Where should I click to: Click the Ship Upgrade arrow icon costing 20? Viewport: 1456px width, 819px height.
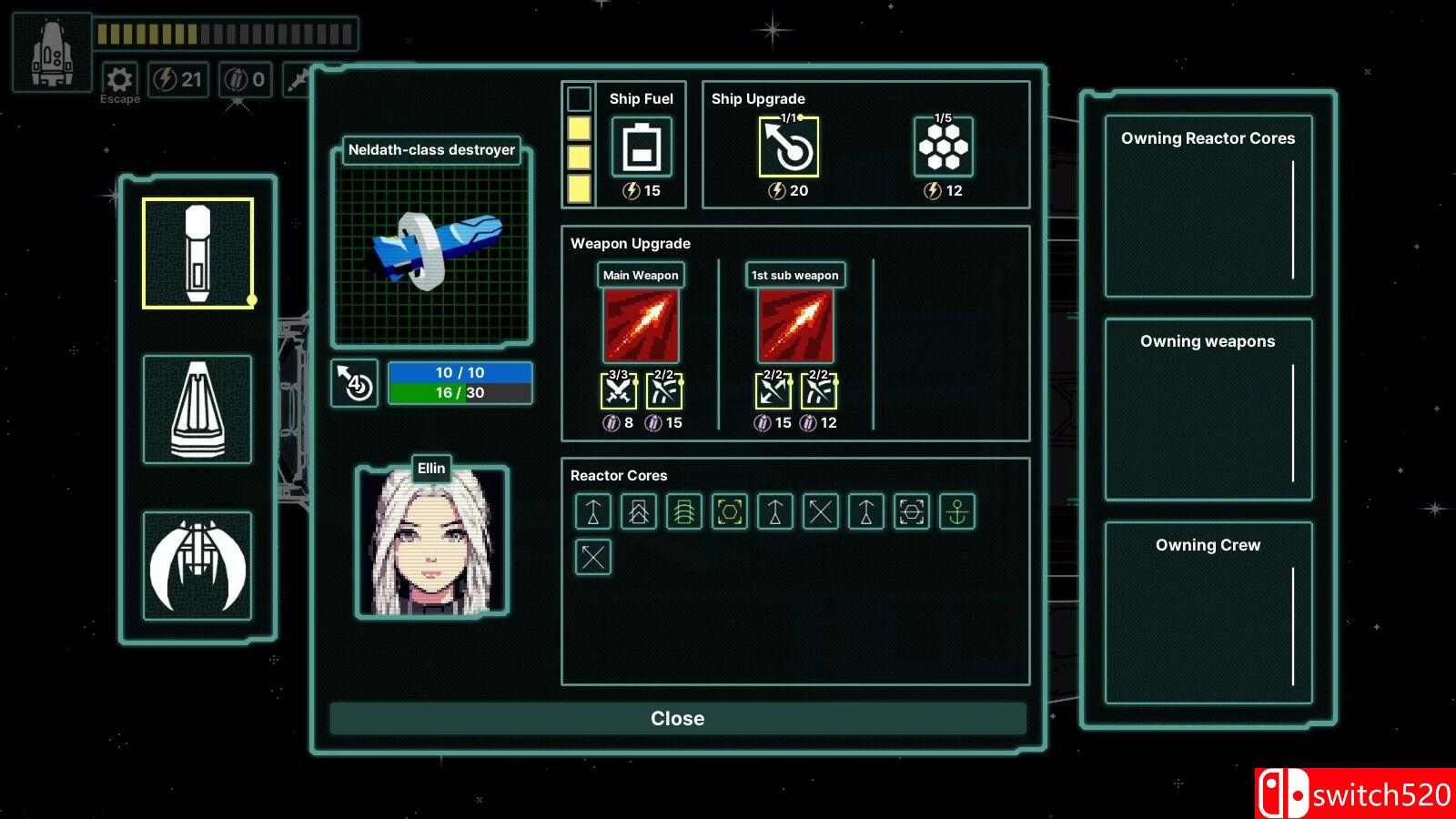point(788,146)
